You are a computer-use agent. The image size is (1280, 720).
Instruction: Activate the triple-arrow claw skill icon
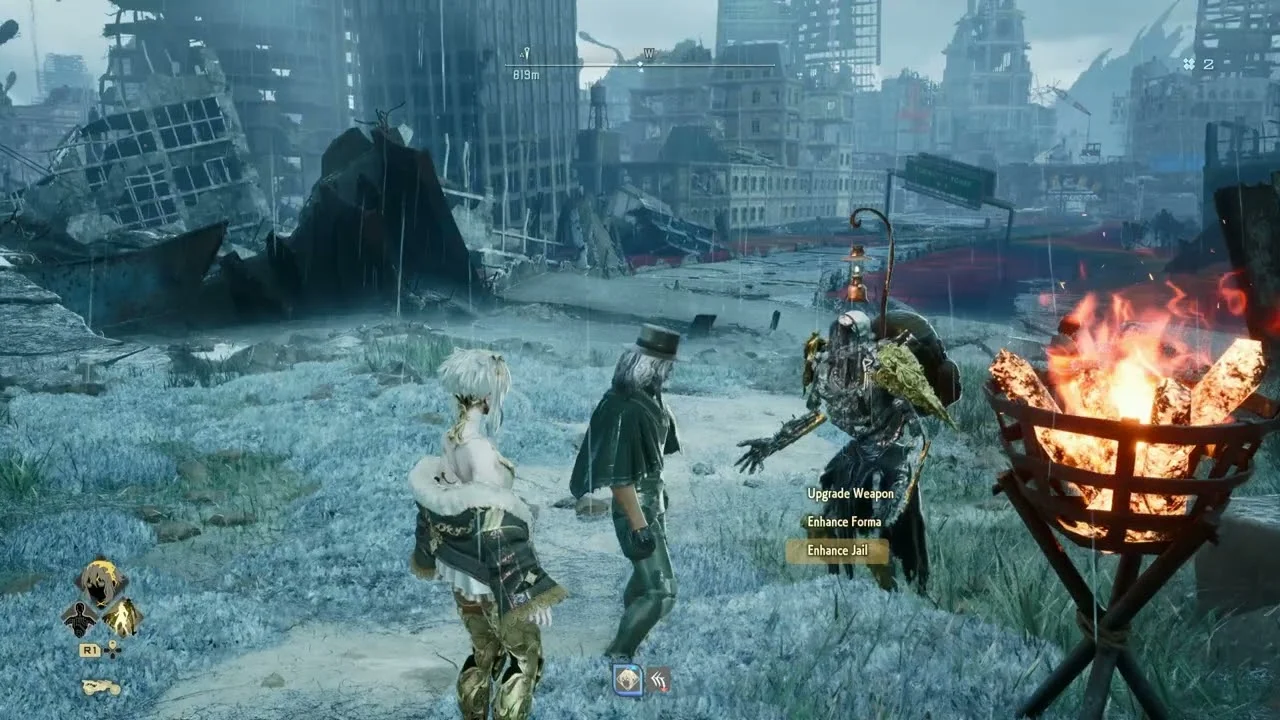pyautogui.click(x=657, y=680)
